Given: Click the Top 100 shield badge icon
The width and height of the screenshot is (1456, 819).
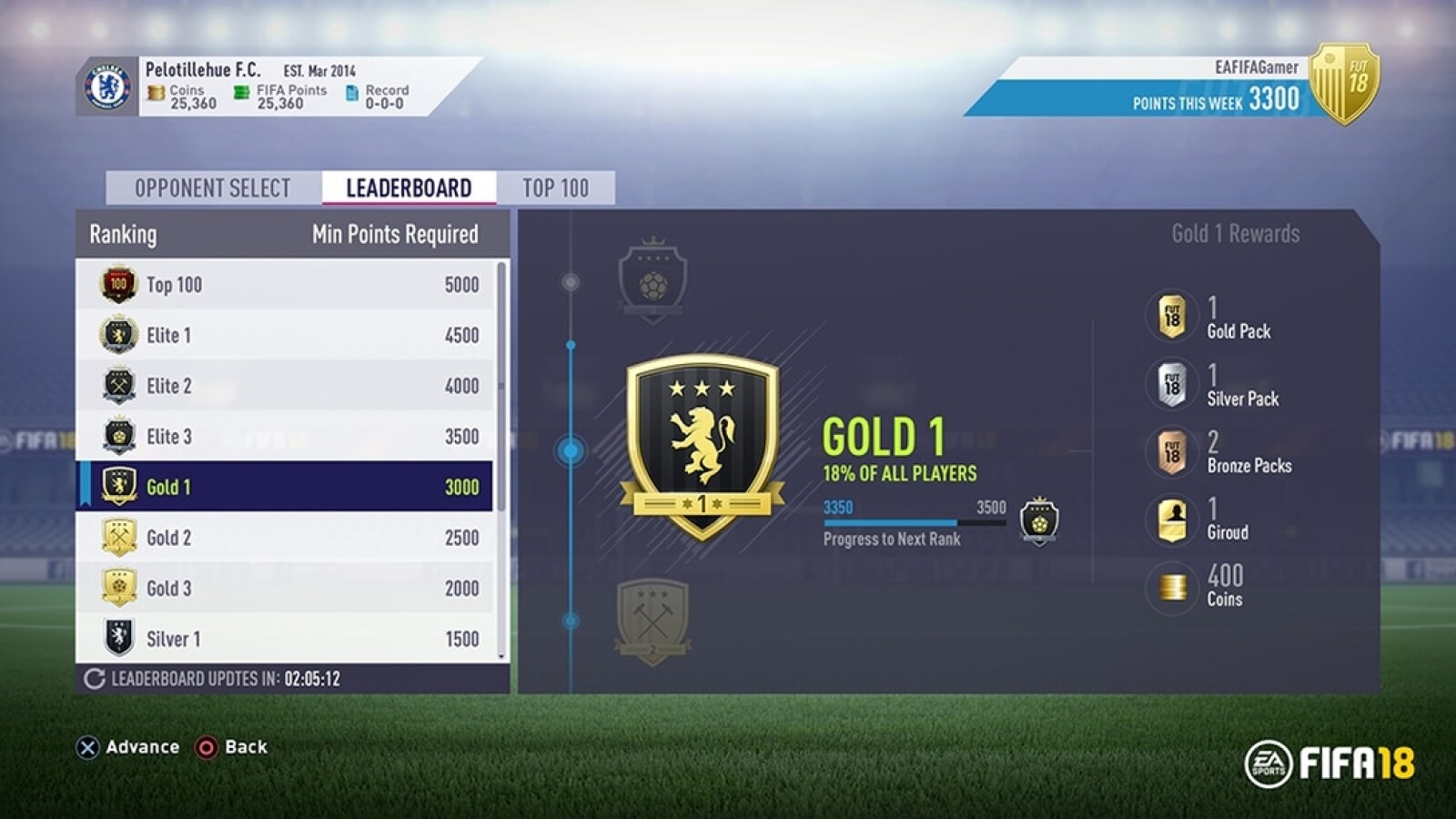Looking at the screenshot, I should 116,284.
